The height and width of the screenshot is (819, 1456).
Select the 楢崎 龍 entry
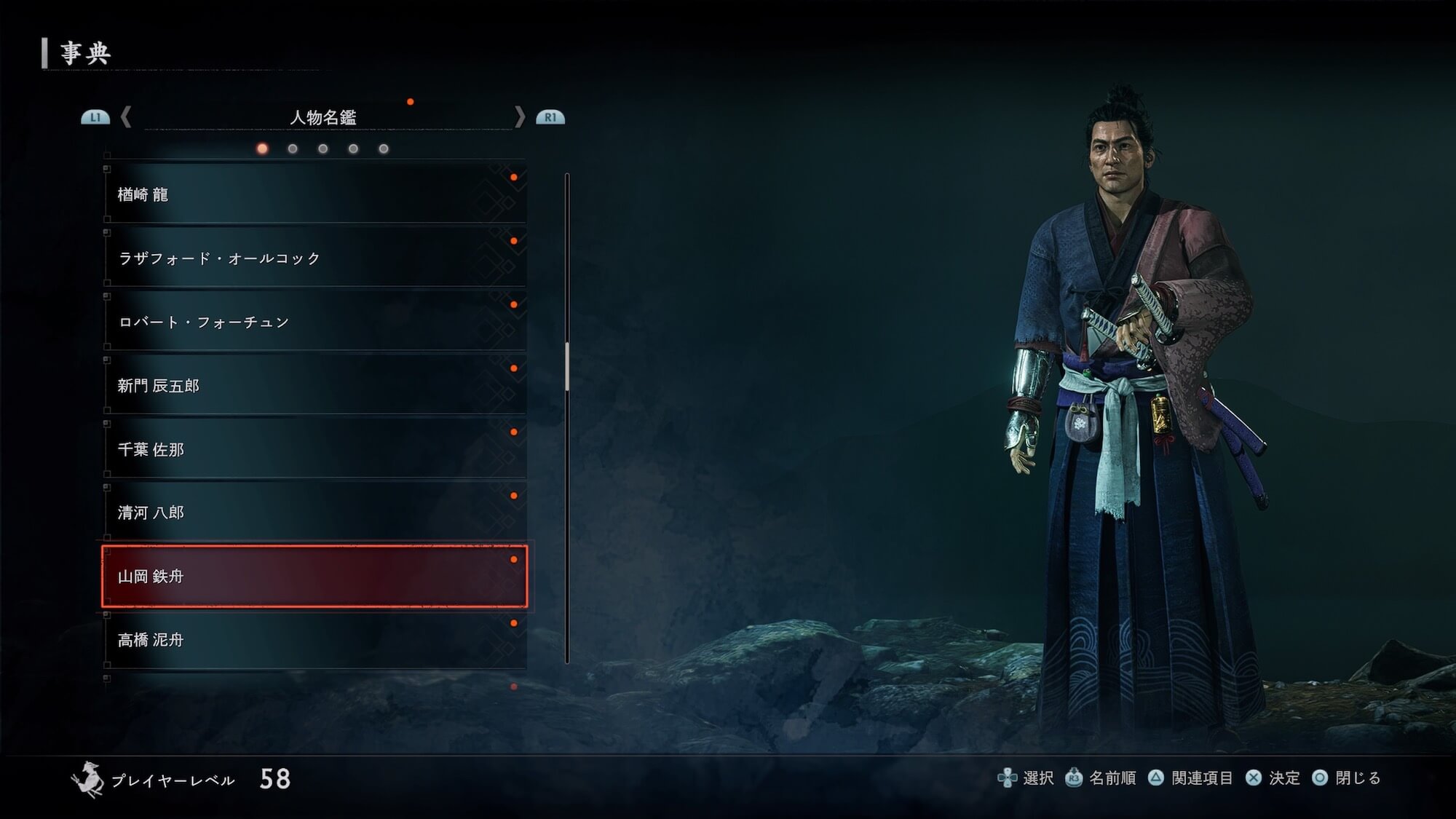314,194
